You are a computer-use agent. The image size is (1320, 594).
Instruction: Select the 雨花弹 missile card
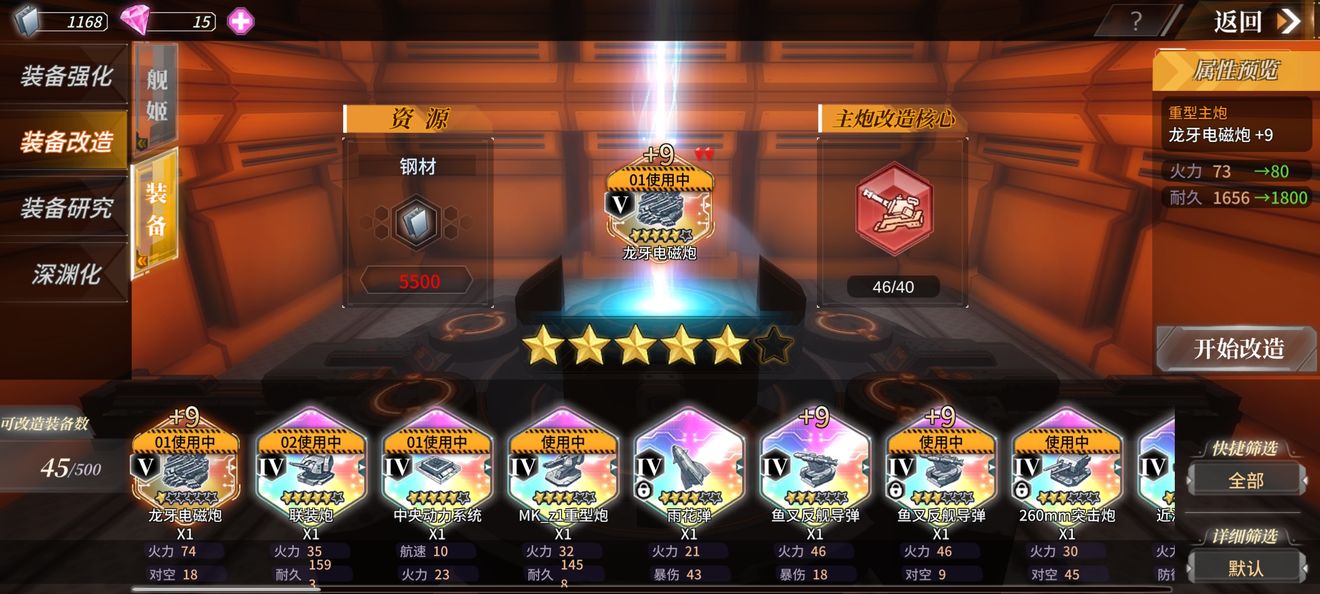(x=689, y=470)
